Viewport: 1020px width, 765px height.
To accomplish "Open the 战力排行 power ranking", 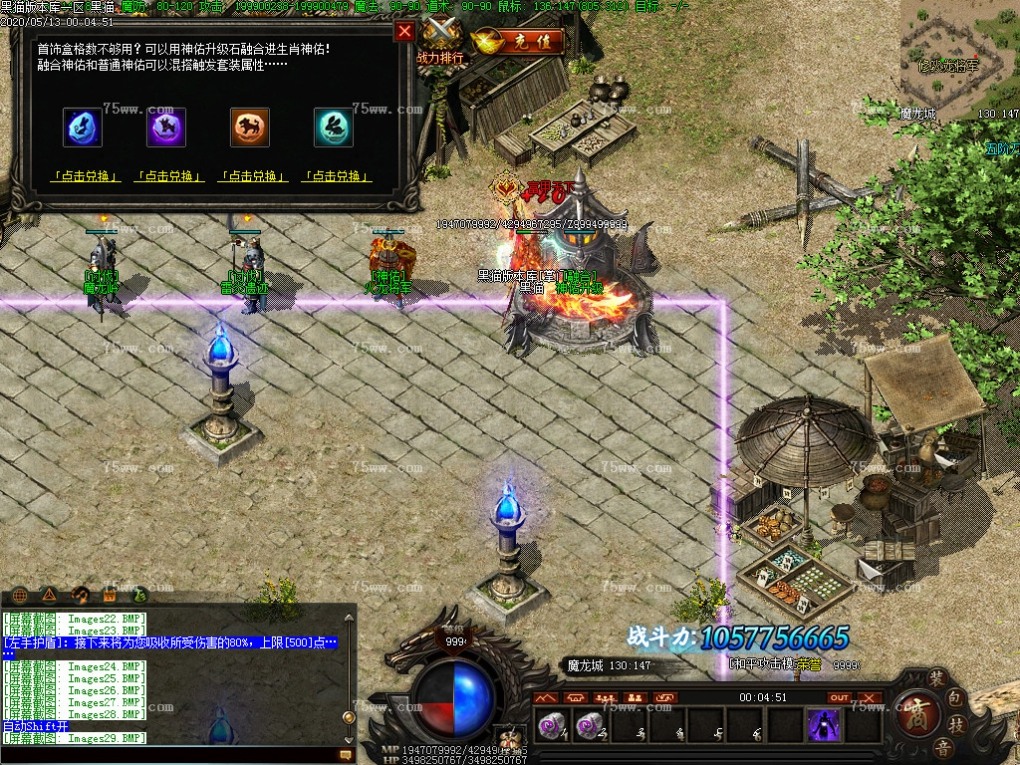I will click(x=441, y=42).
